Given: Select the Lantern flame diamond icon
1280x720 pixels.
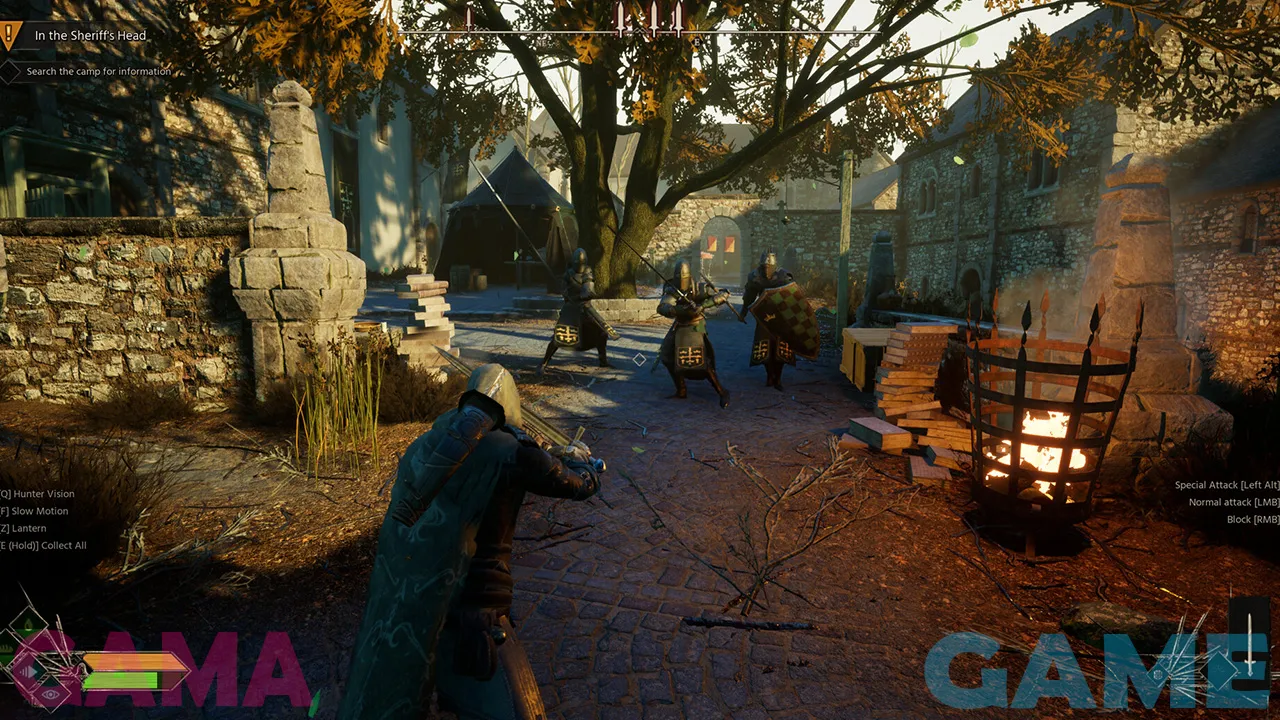Looking at the screenshot, I should pos(28,625).
